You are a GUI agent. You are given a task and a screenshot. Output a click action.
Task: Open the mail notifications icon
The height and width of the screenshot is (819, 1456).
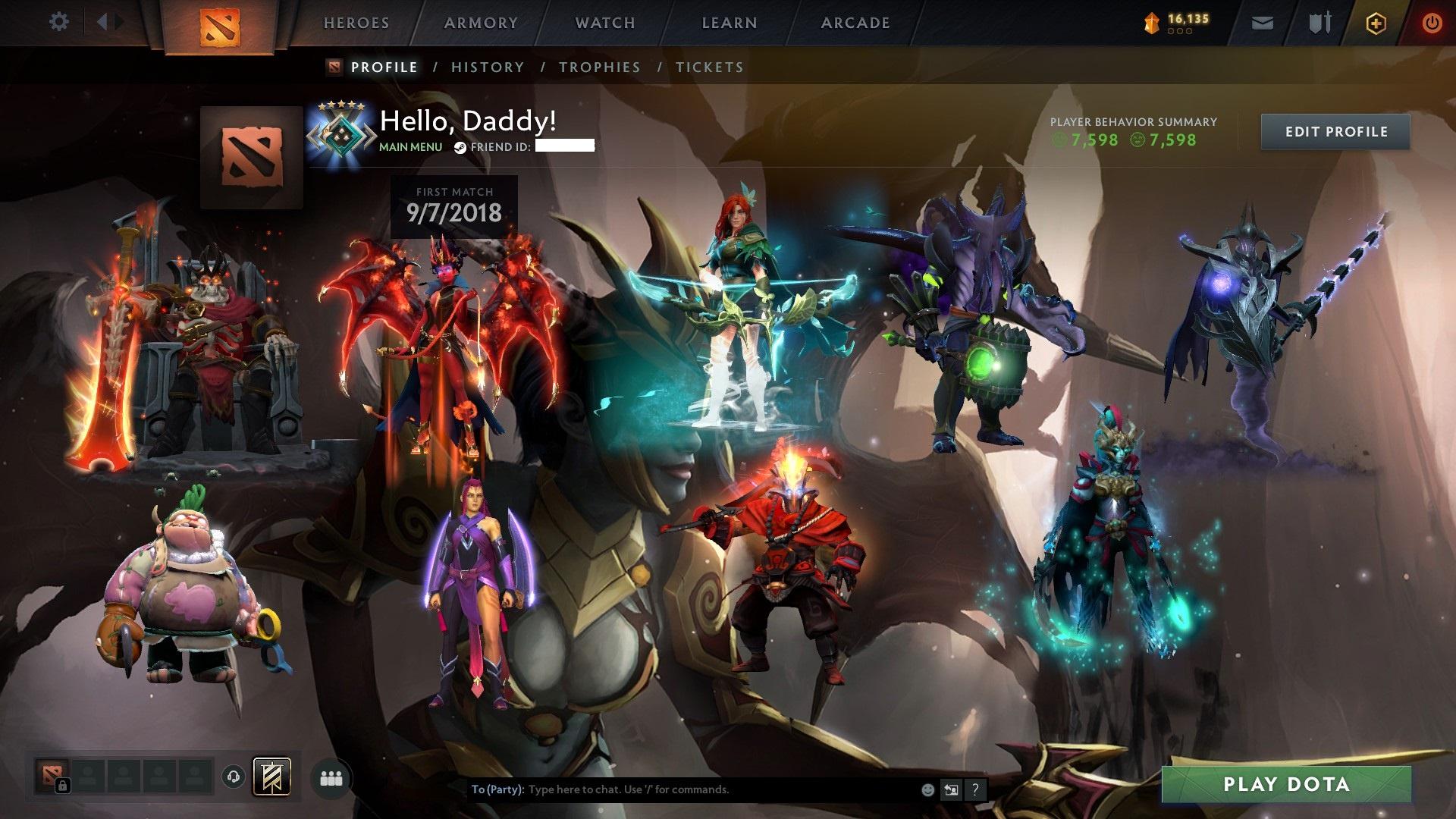point(1263,23)
